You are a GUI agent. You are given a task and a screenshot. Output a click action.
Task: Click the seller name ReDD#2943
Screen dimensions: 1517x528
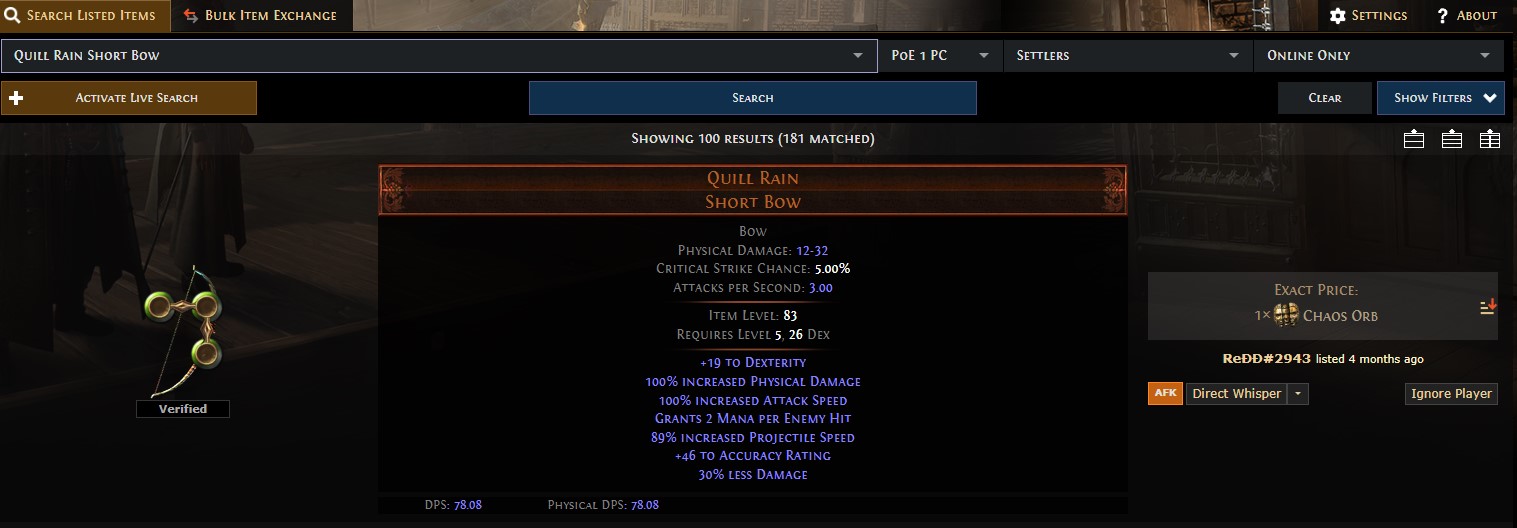tap(1267, 358)
